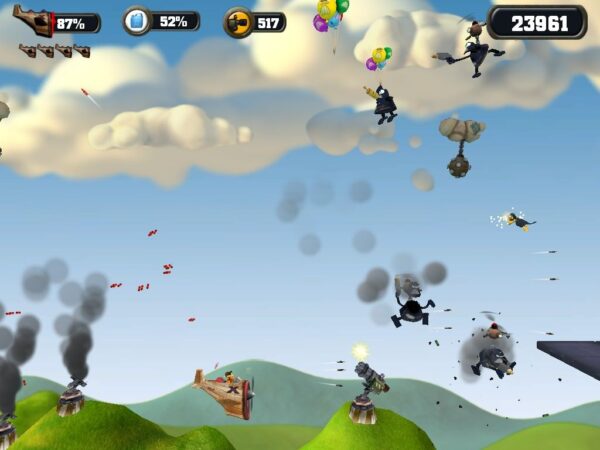Click the red plane health icon
The height and width of the screenshot is (450, 600).
(x=33, y=20)
